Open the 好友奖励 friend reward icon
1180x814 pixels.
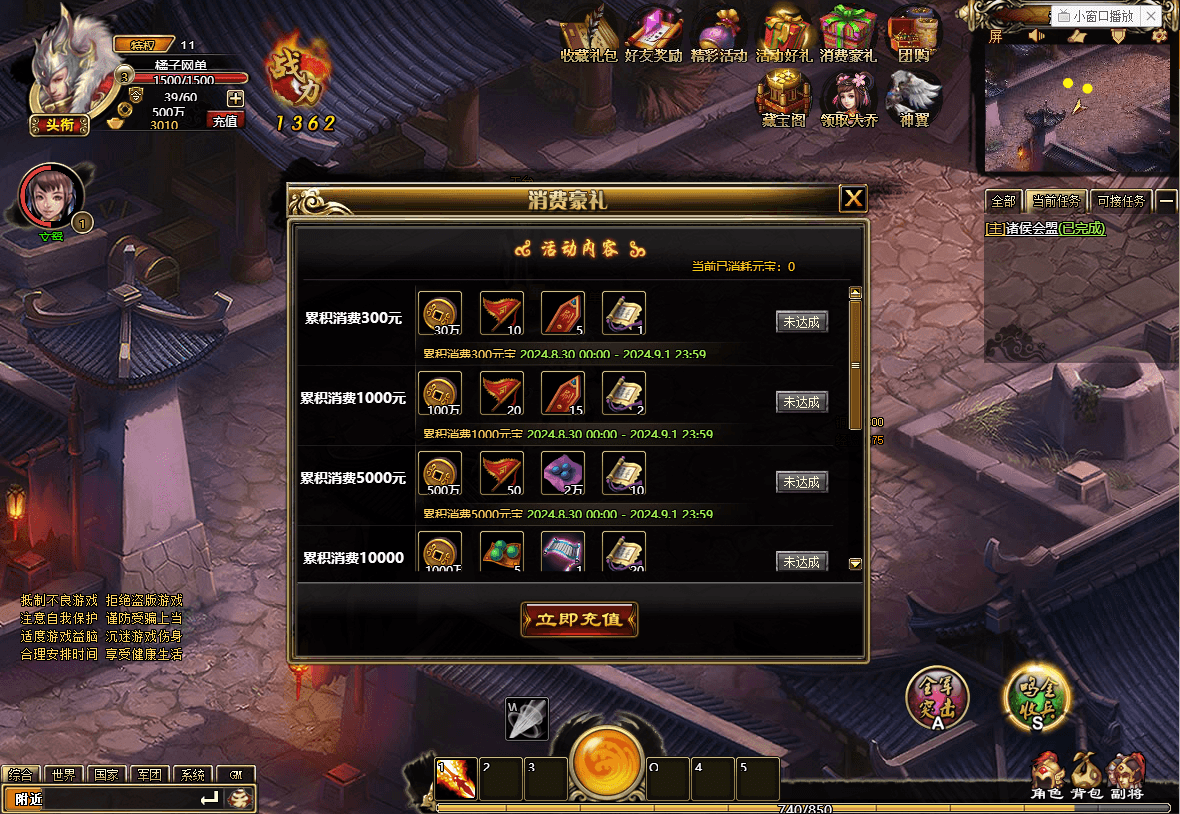[652, 37]
